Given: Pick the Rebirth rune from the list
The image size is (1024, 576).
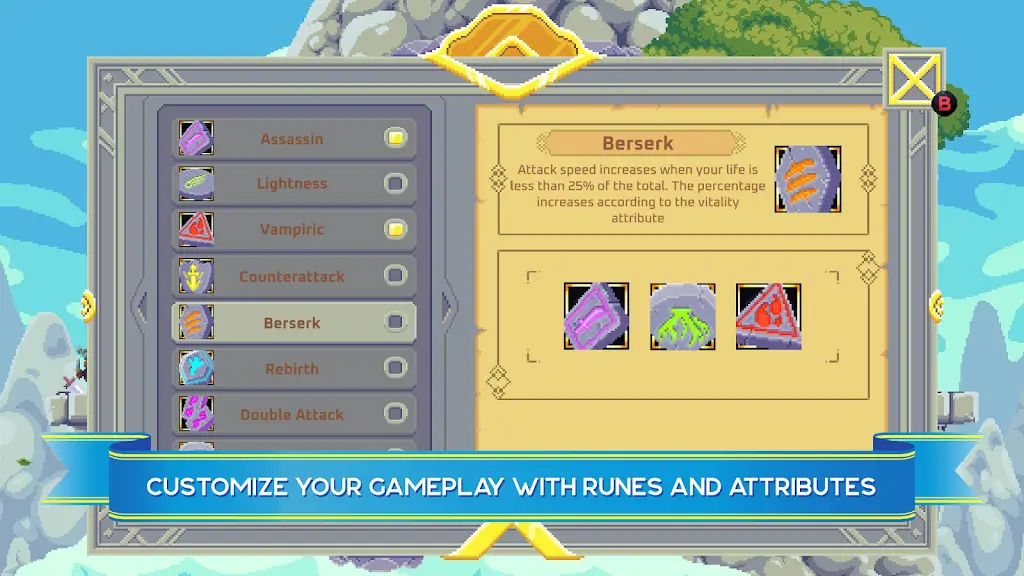Looking at the screenshot, I should pyautogui.click(x=291, y=369).
